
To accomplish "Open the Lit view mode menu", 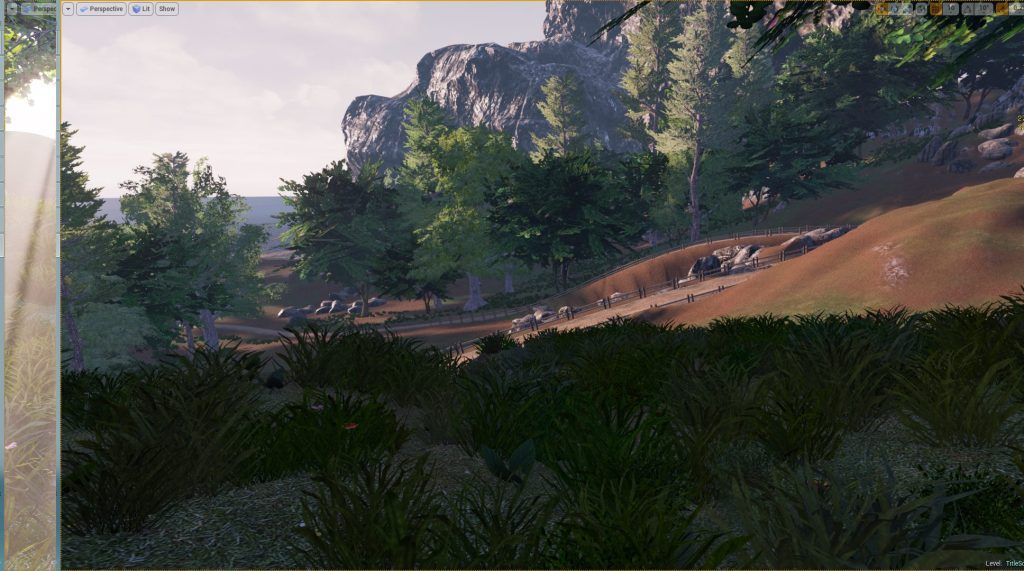I will (x=140, y=9).
